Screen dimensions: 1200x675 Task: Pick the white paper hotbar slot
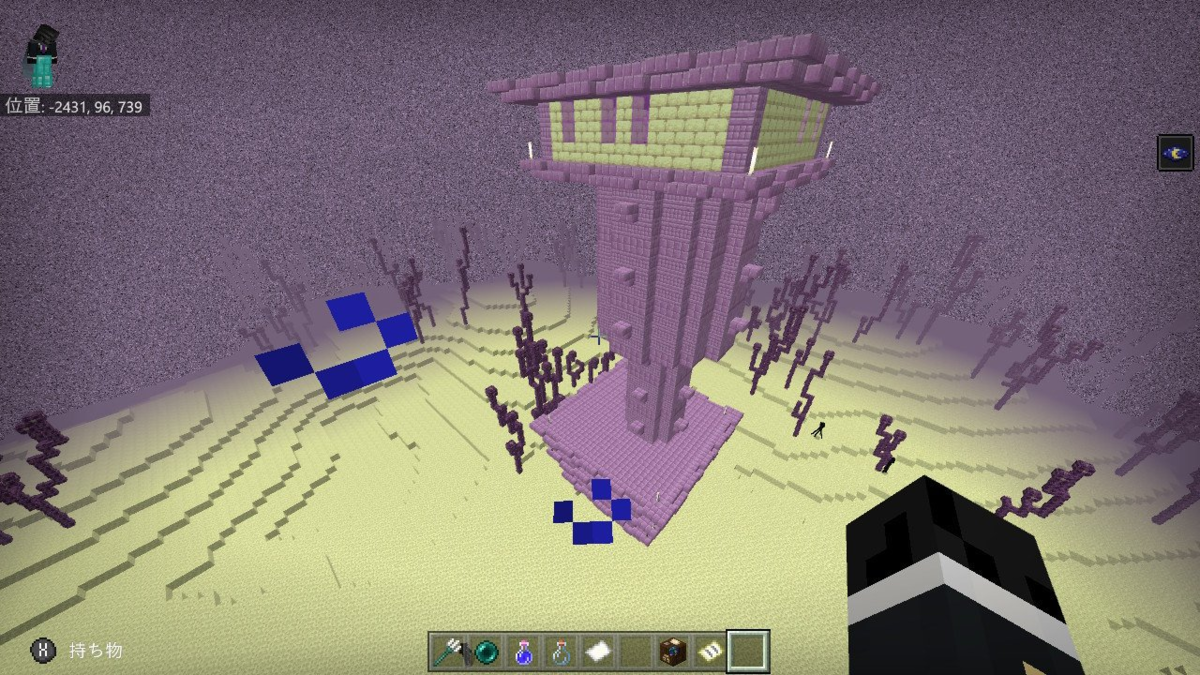598,652
